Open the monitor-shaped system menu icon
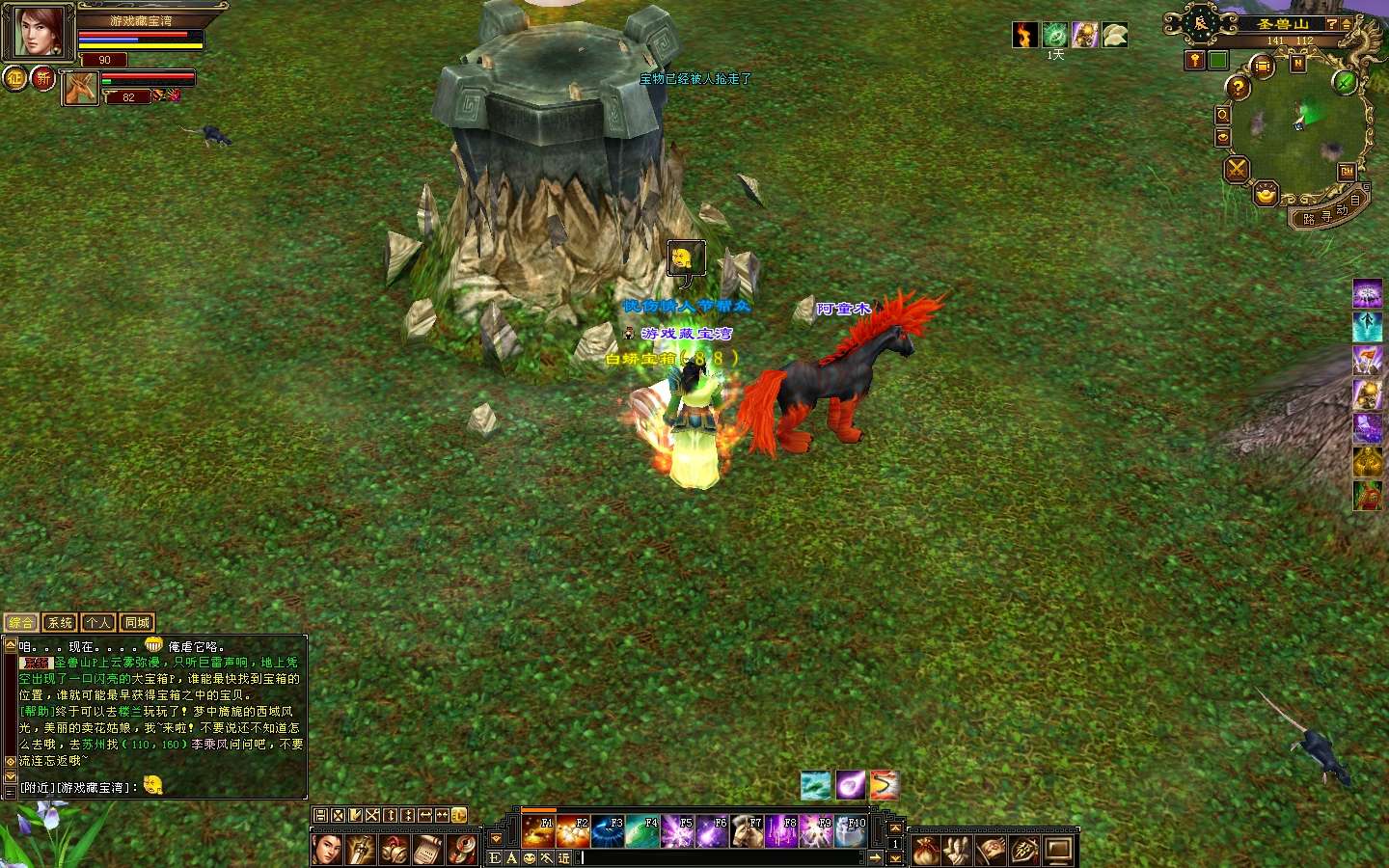This screenshot has height=868, width=1389. click(x=1059, y=851)
